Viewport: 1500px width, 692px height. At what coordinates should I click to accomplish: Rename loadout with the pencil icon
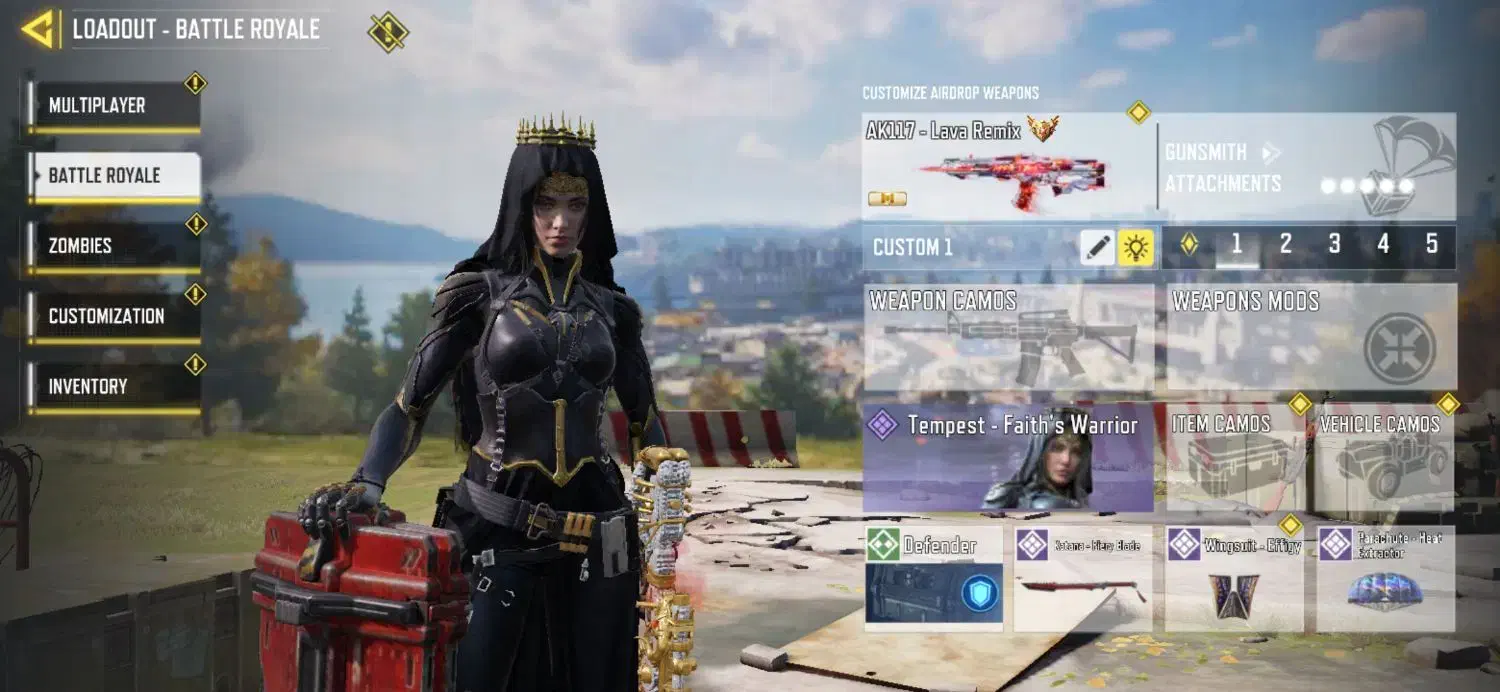pyautogui.click(x=1097, y=247)
